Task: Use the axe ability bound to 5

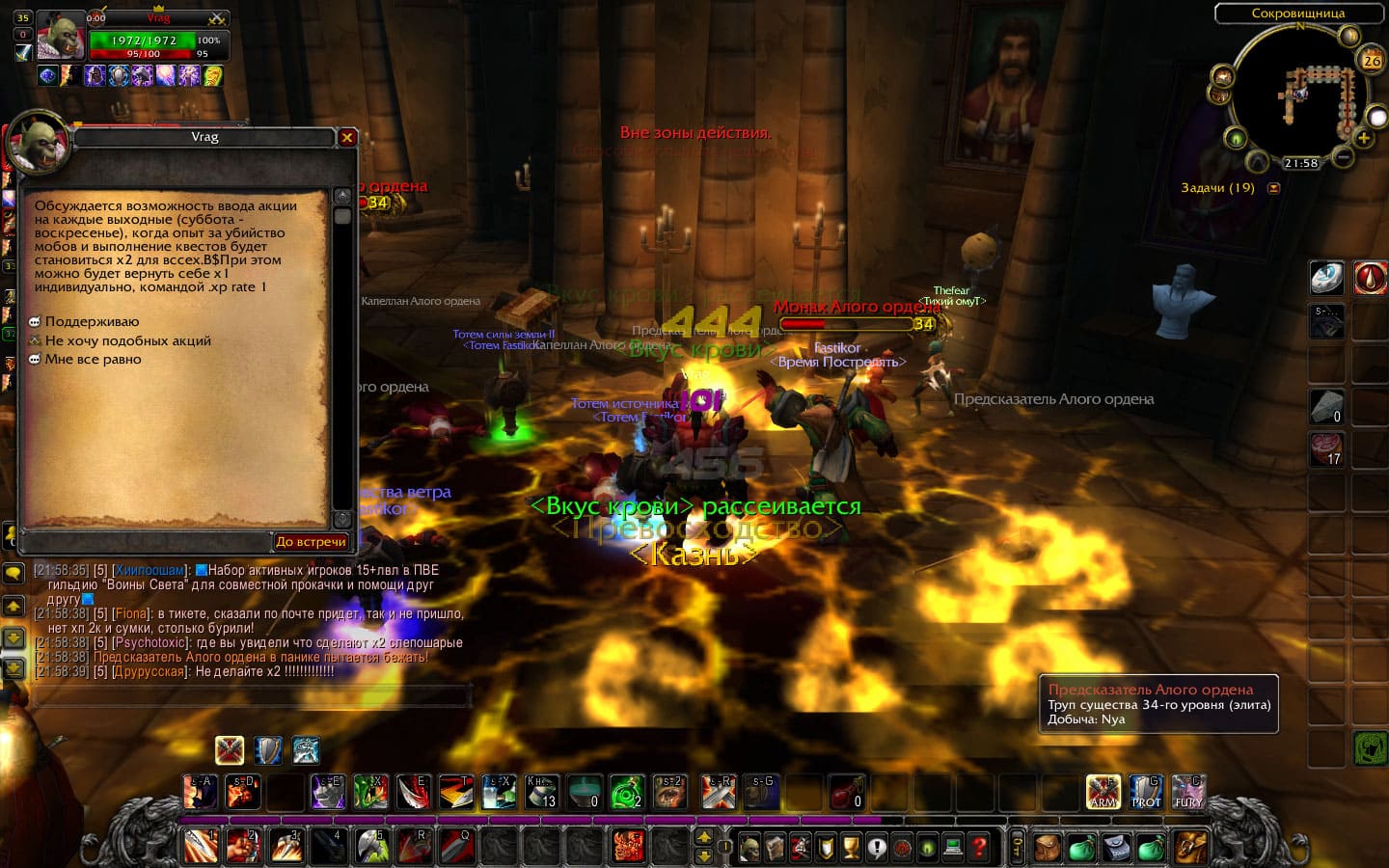Action: click(x=371, y=846)
